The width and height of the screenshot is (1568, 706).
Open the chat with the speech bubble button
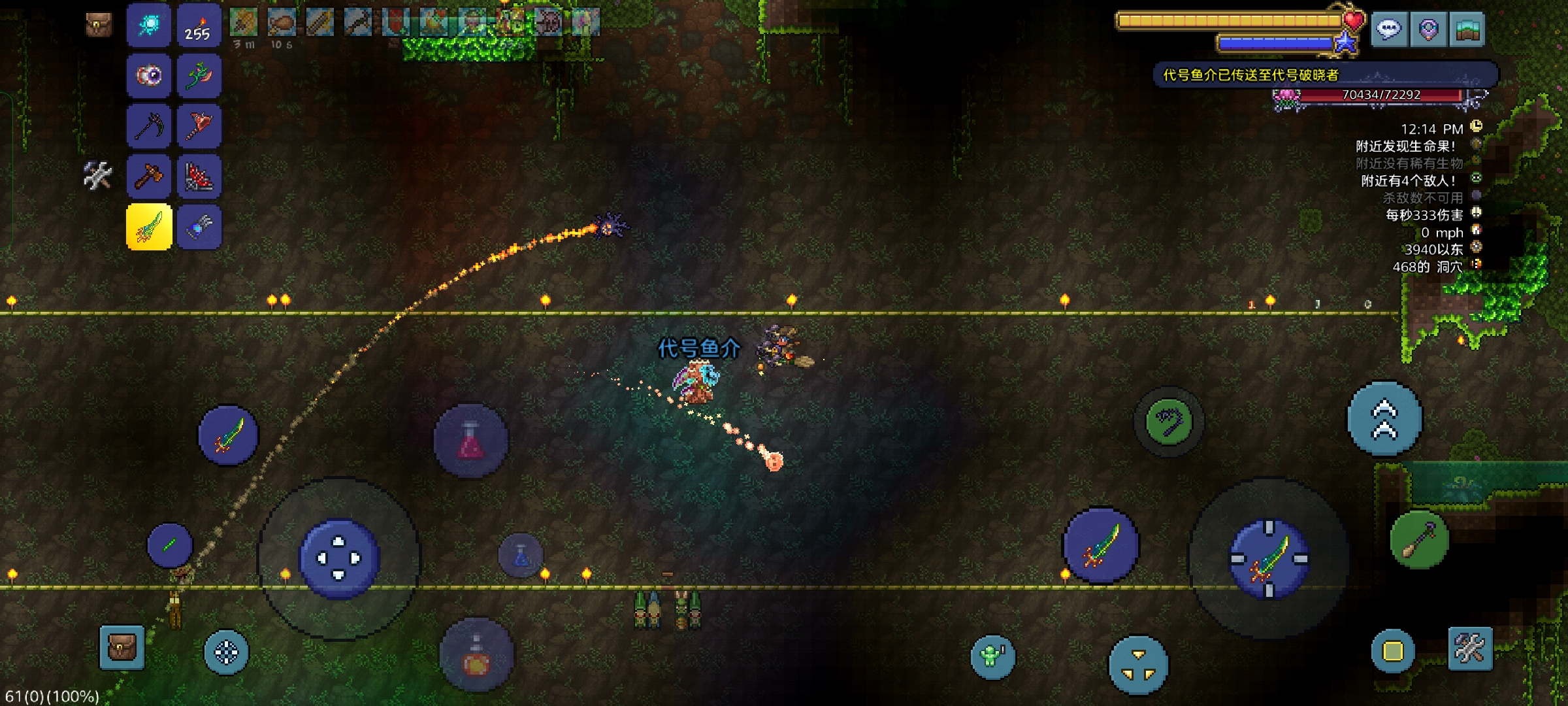[x=1388, y=29]
